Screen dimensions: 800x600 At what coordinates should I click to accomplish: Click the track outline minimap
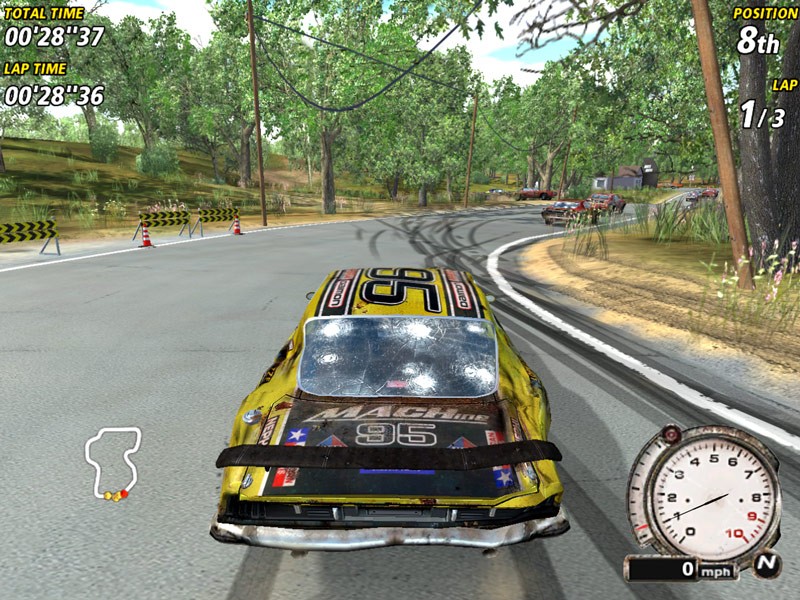(x=113, y=462)
